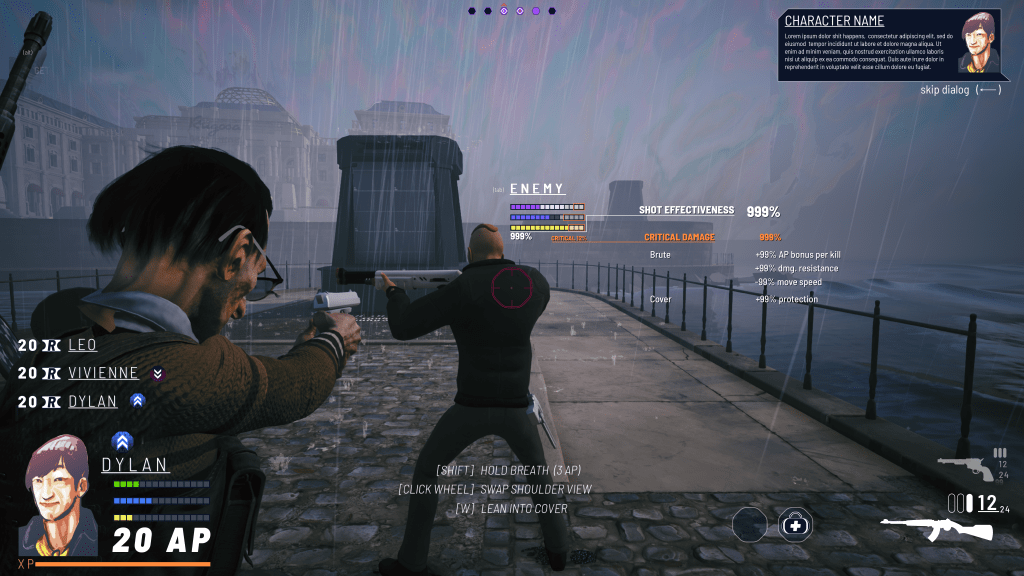Select Vivienne in the squad list
The image size is (1024, 576).
[103, 373]
